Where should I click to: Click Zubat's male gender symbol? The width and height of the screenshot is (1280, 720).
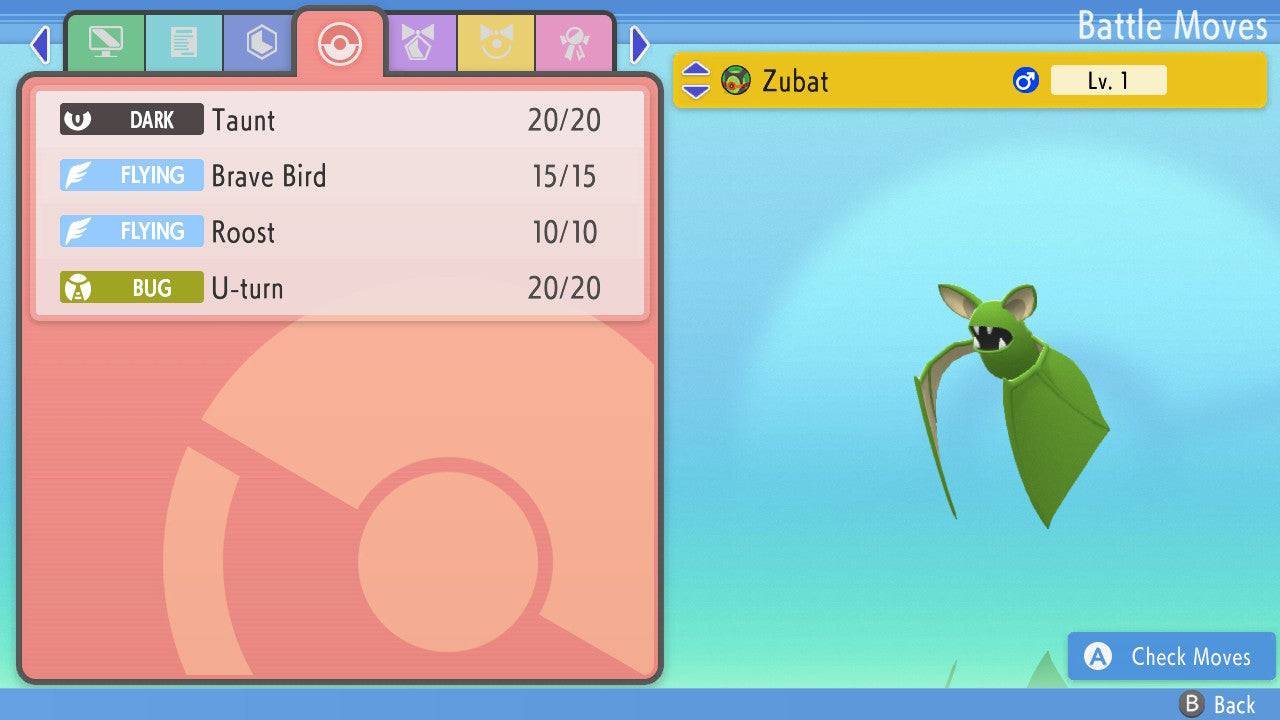pos(1025,80)
